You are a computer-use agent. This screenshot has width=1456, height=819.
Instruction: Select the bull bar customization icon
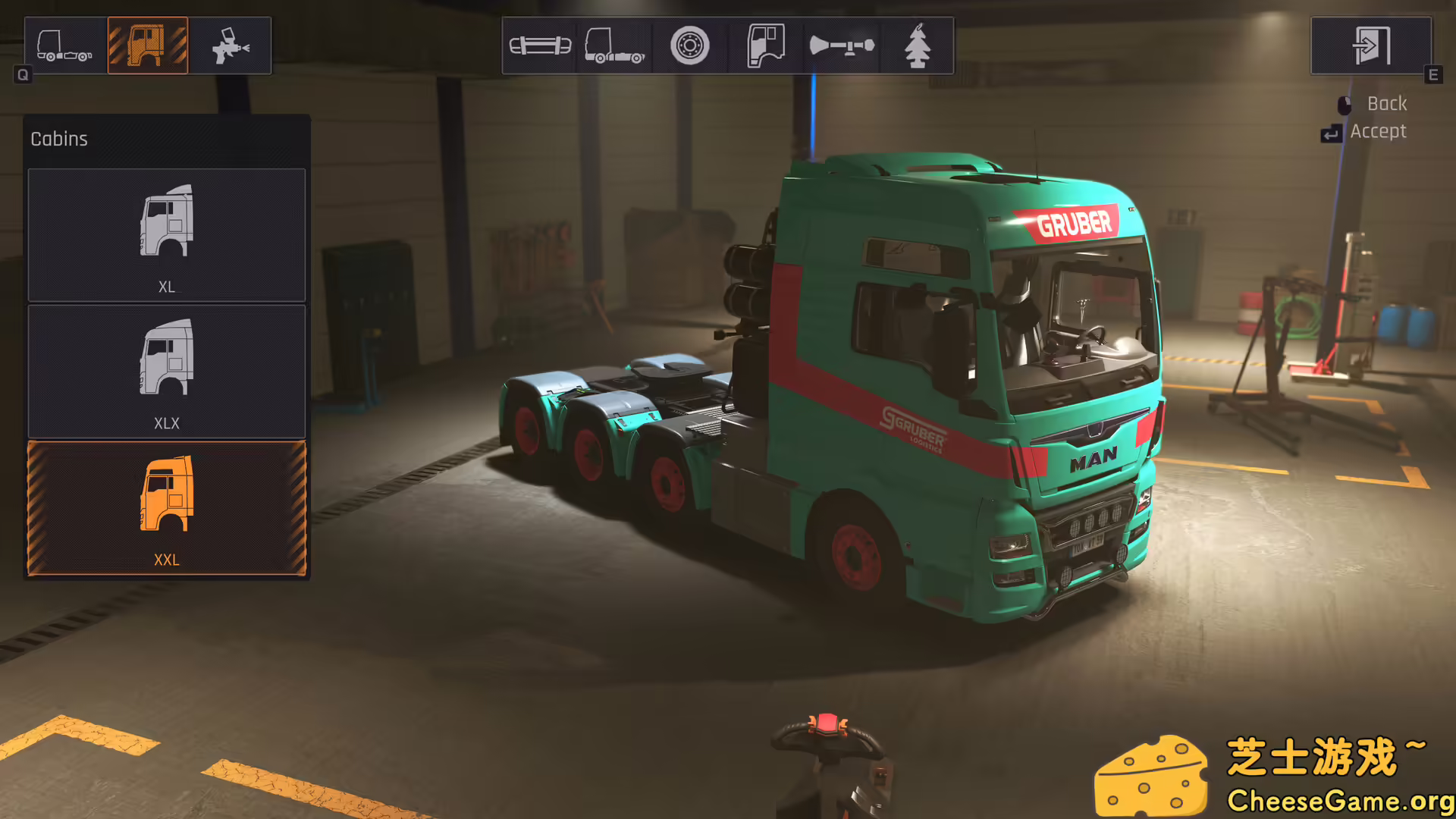(539, 45)
